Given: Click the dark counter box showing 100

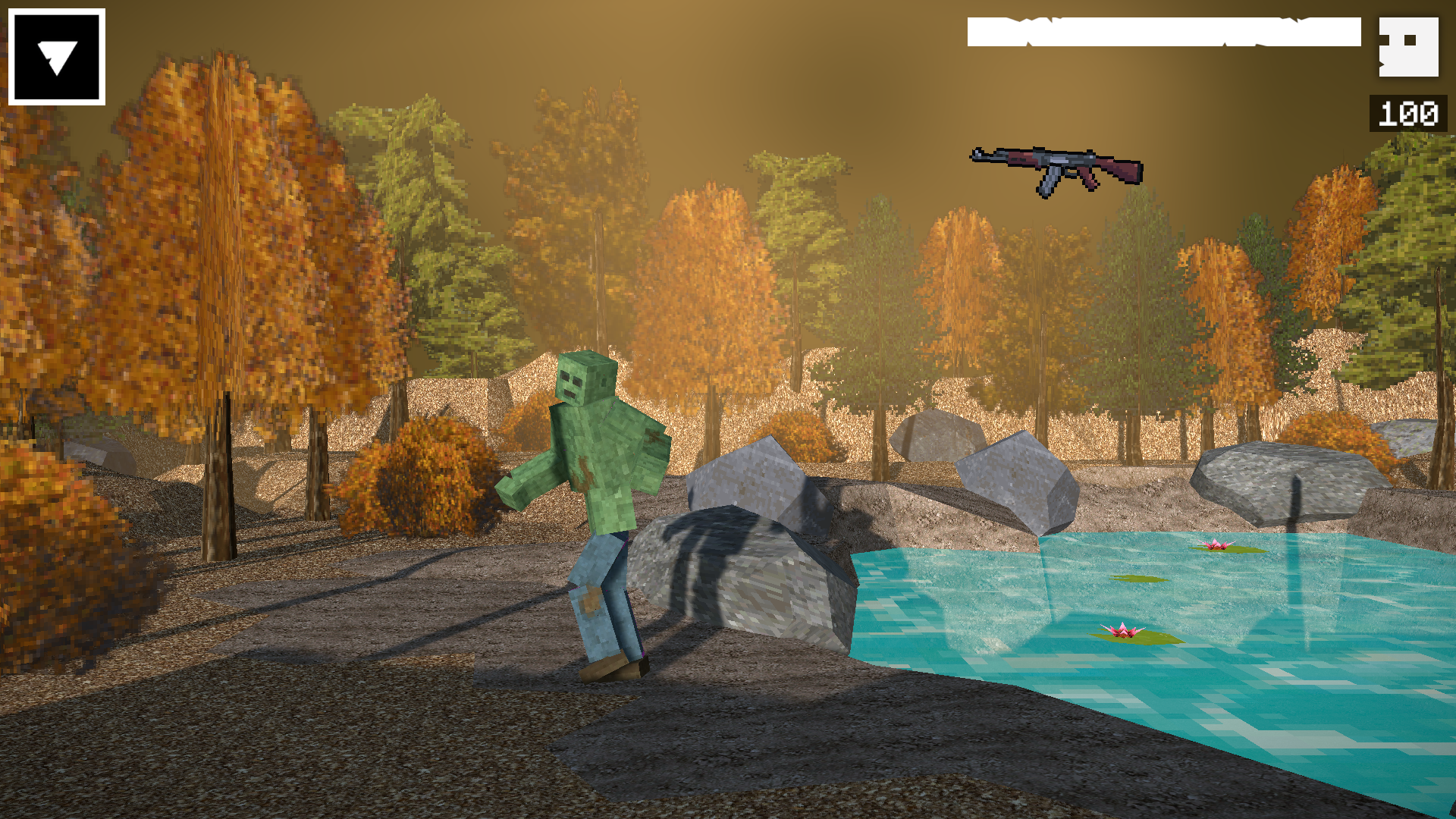Looking at the screenshot, I should tap(1407, 114).
